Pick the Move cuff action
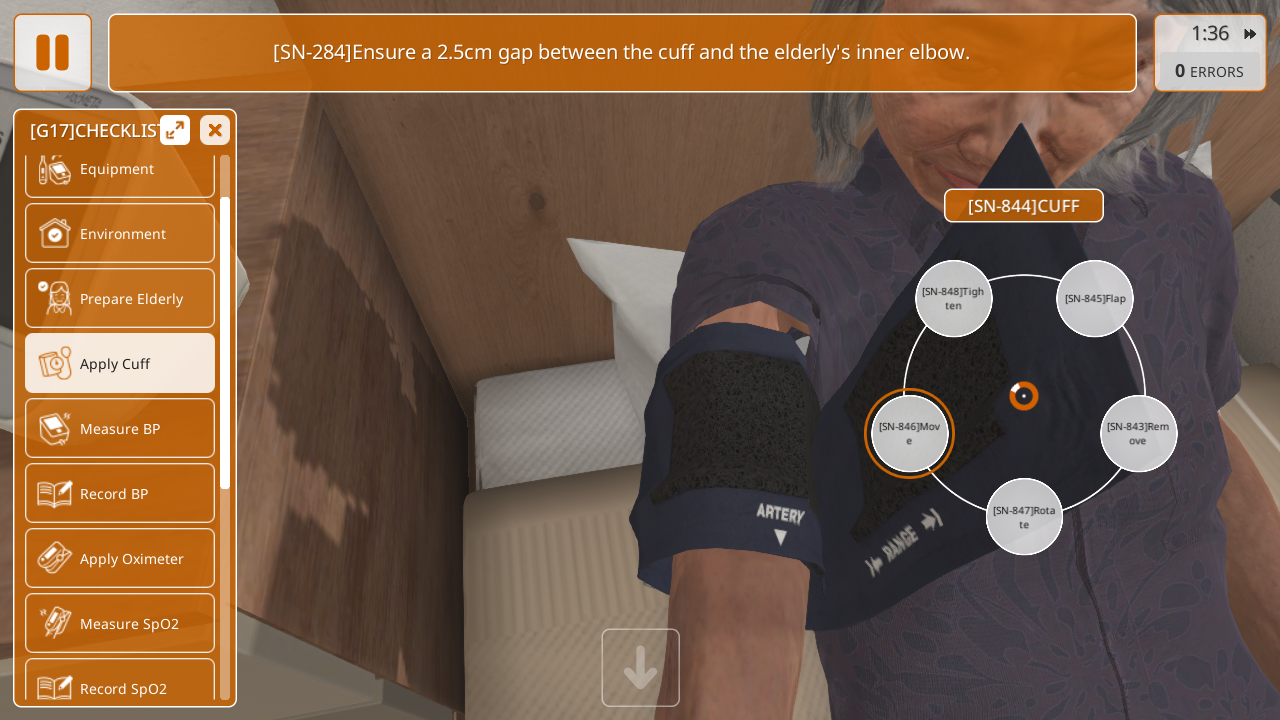Image resolution: width=1280 pixels, height=720 pixels. tap(909, 434)
